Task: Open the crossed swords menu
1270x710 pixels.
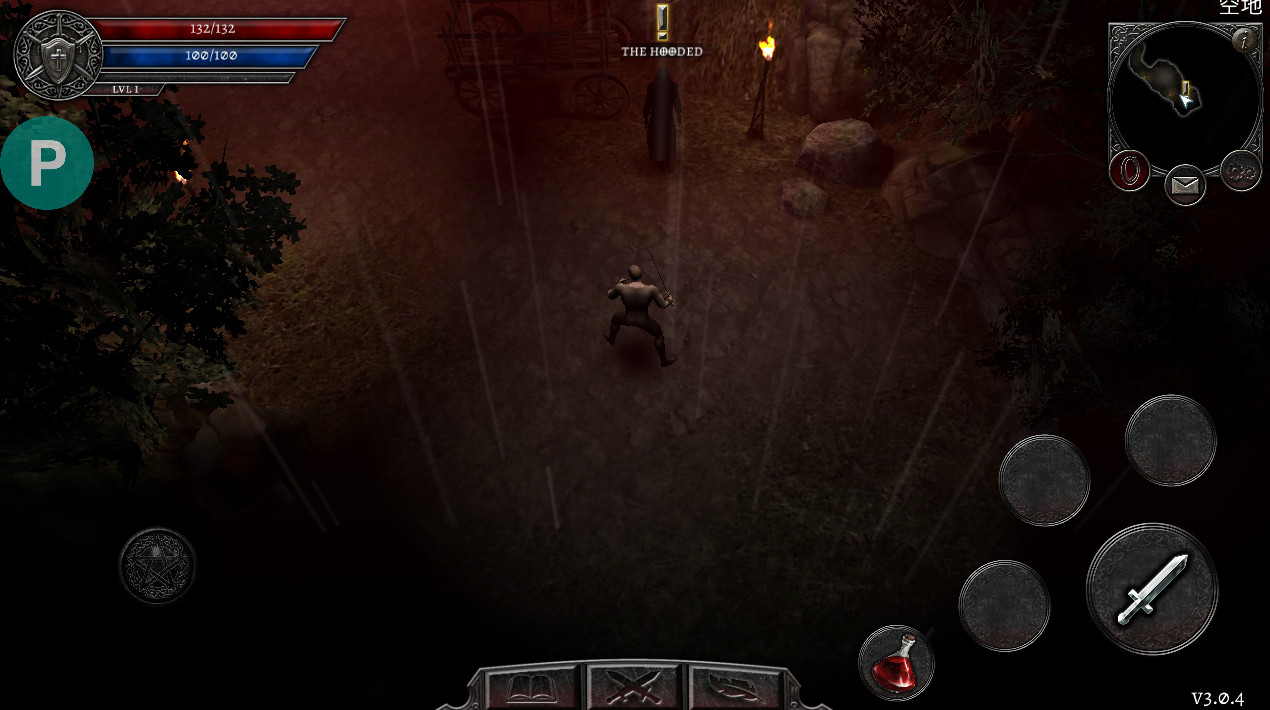Action: click(634, 688)
